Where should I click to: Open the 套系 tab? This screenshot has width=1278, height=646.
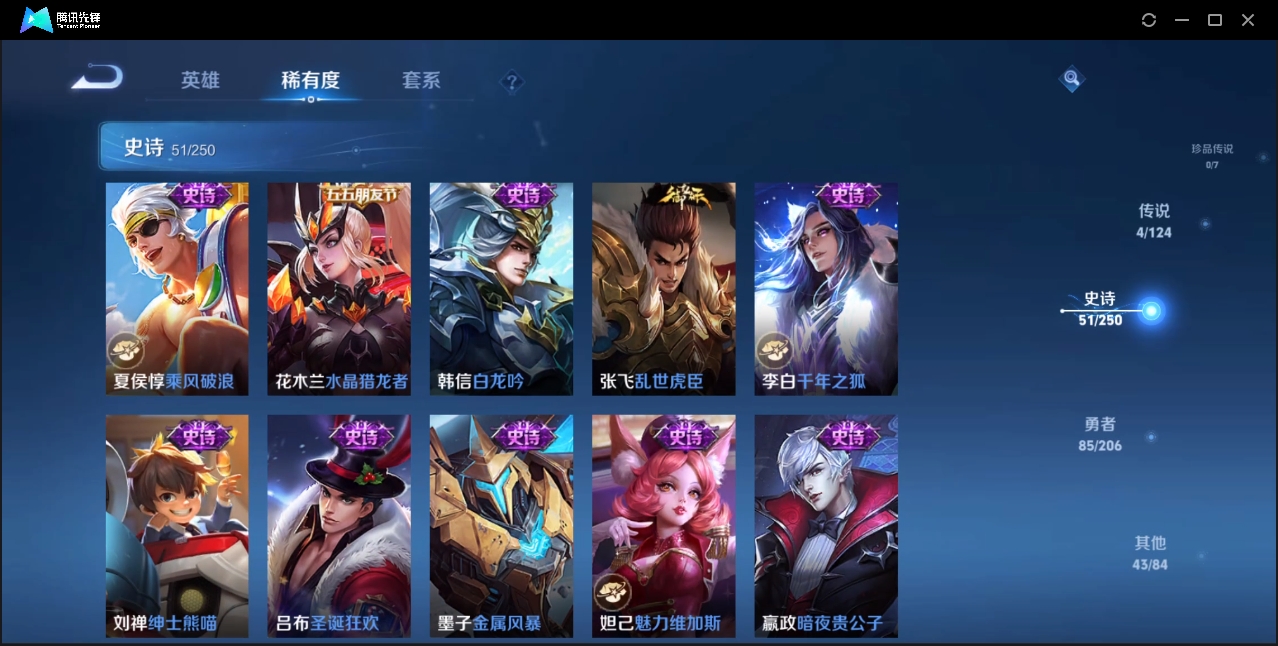421,80
